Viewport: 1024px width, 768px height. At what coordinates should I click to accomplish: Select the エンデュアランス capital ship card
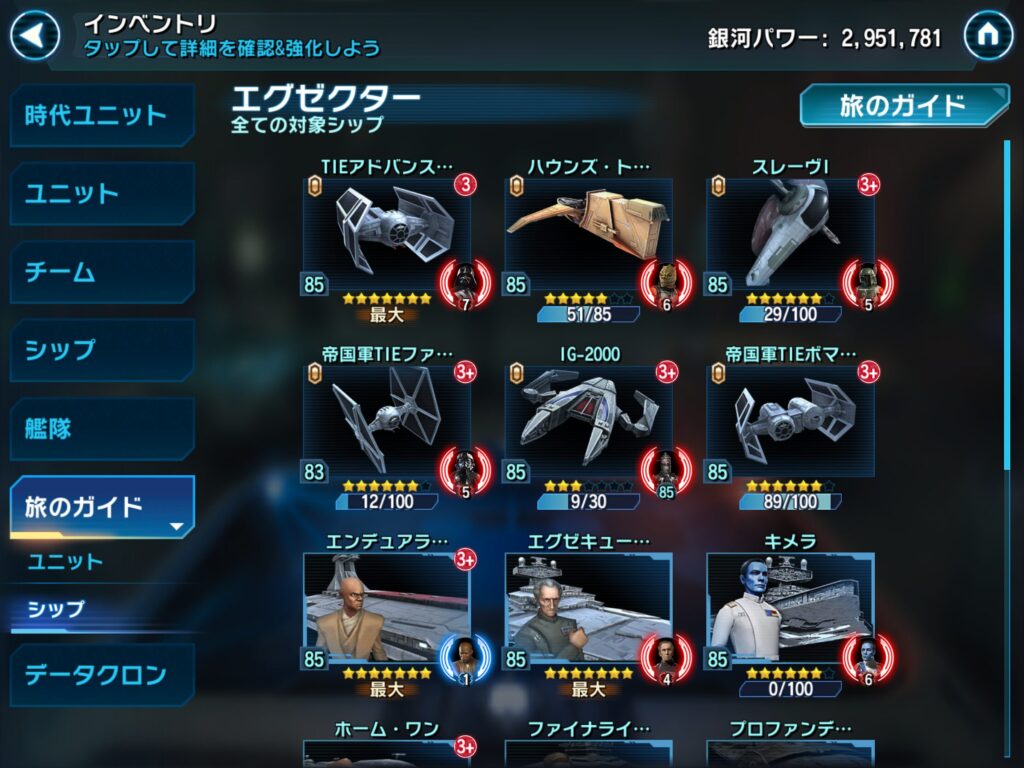pos(387,609)
